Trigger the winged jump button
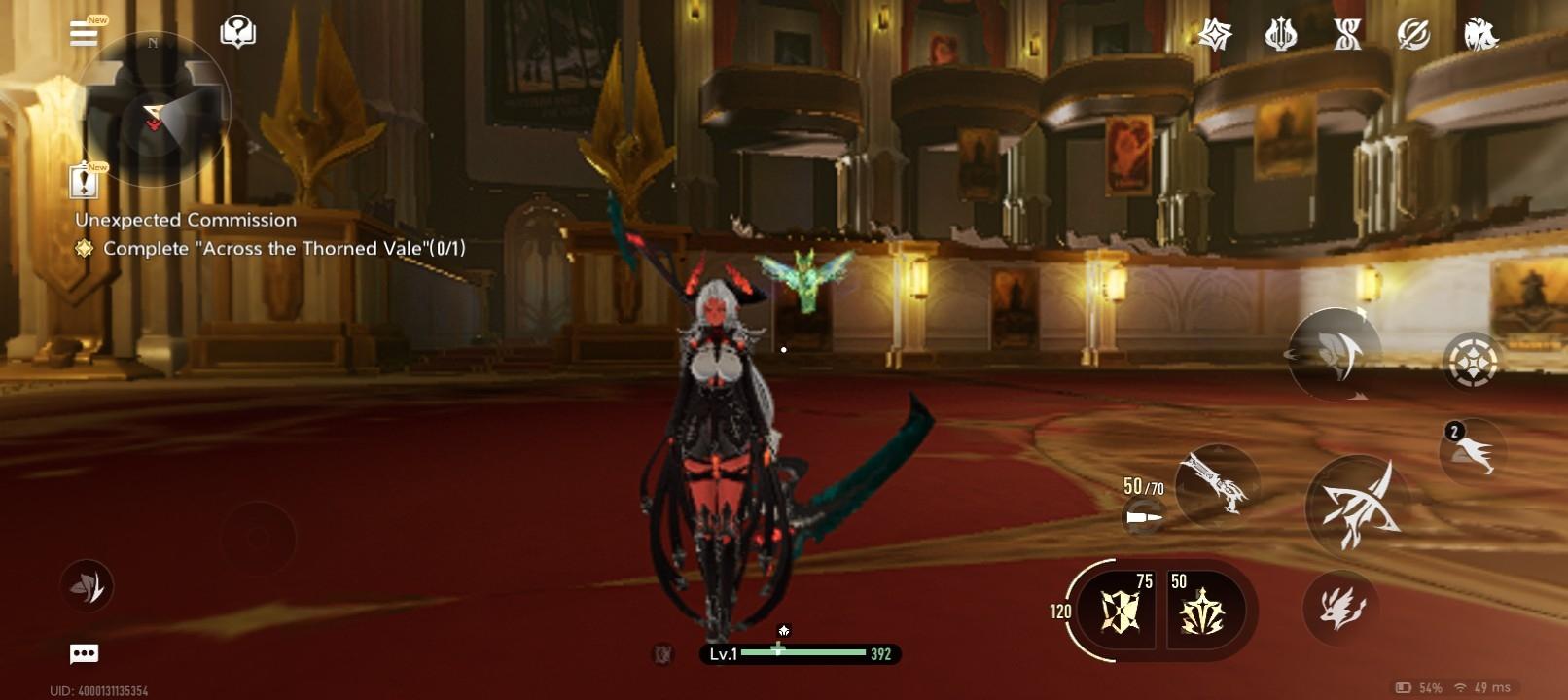 [x=1335, y=354]
